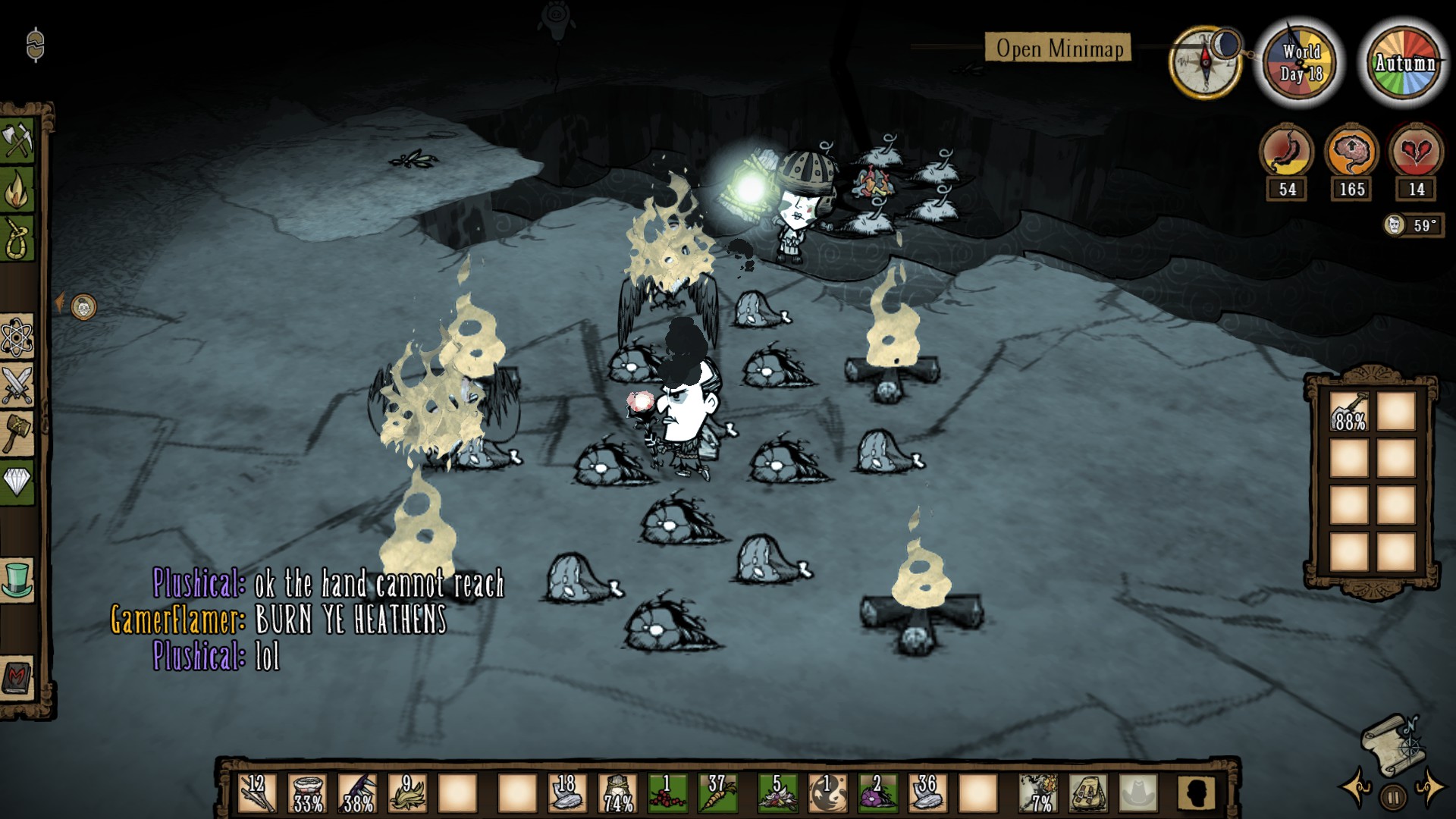
Task: Open the Fight crossed-swords crafting tab
Action: click(17, 384)
